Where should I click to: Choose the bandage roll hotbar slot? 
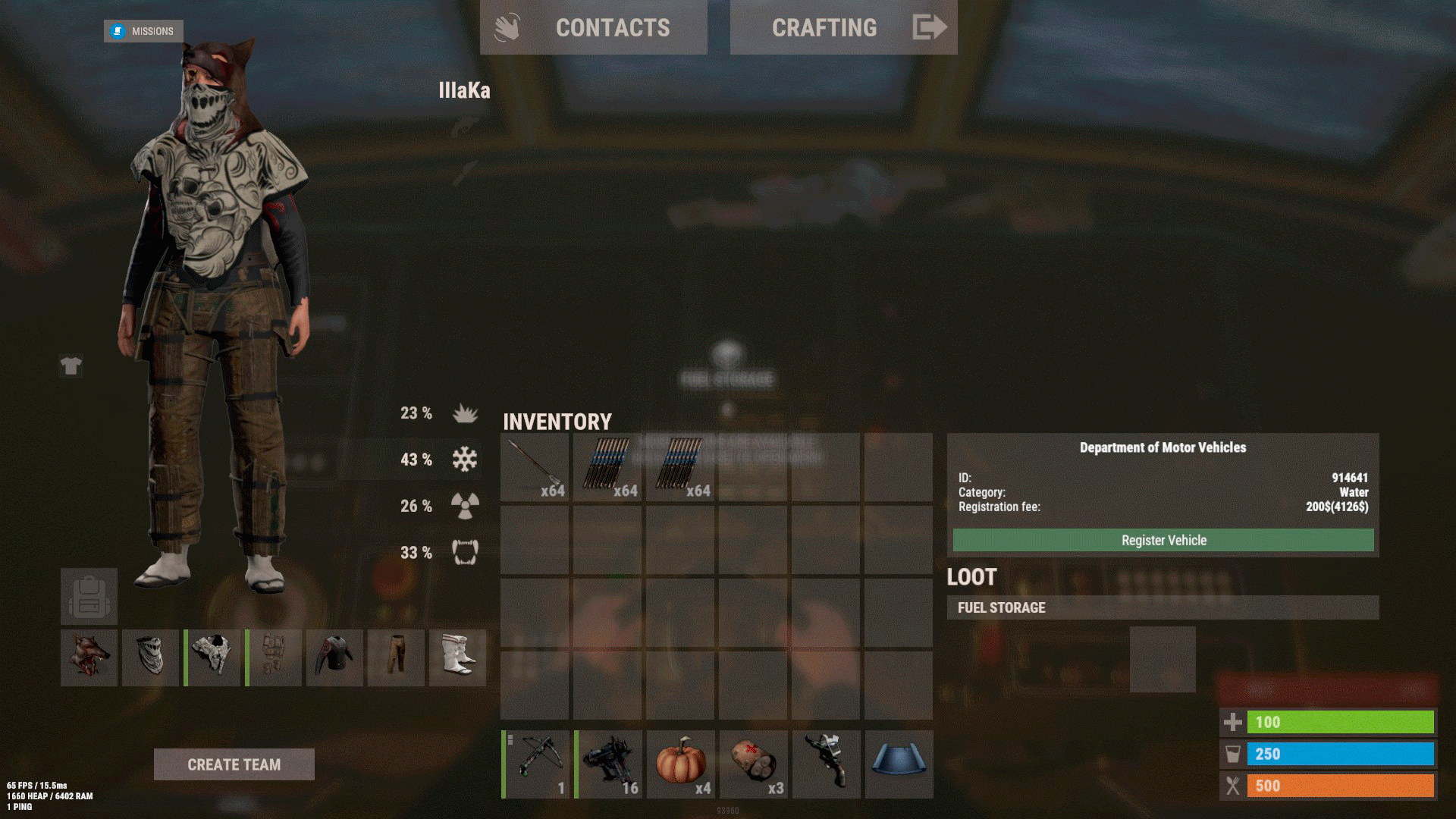pos(754,764)
